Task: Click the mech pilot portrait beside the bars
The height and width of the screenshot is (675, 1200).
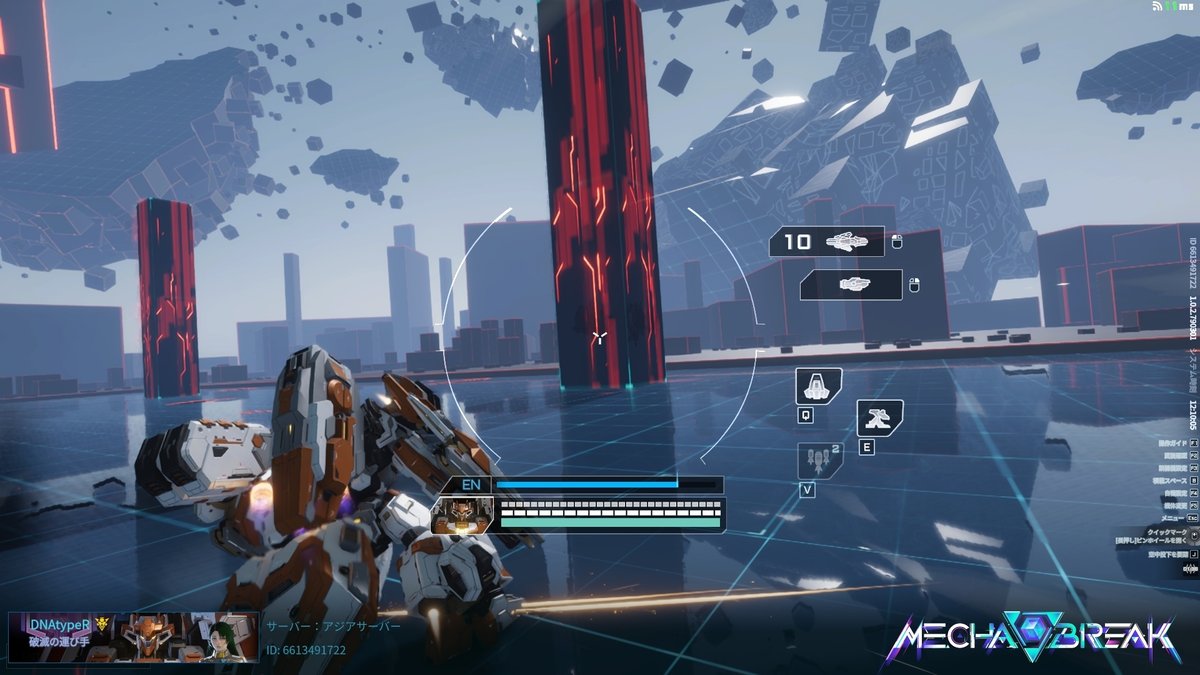Action: click(463, 513)
